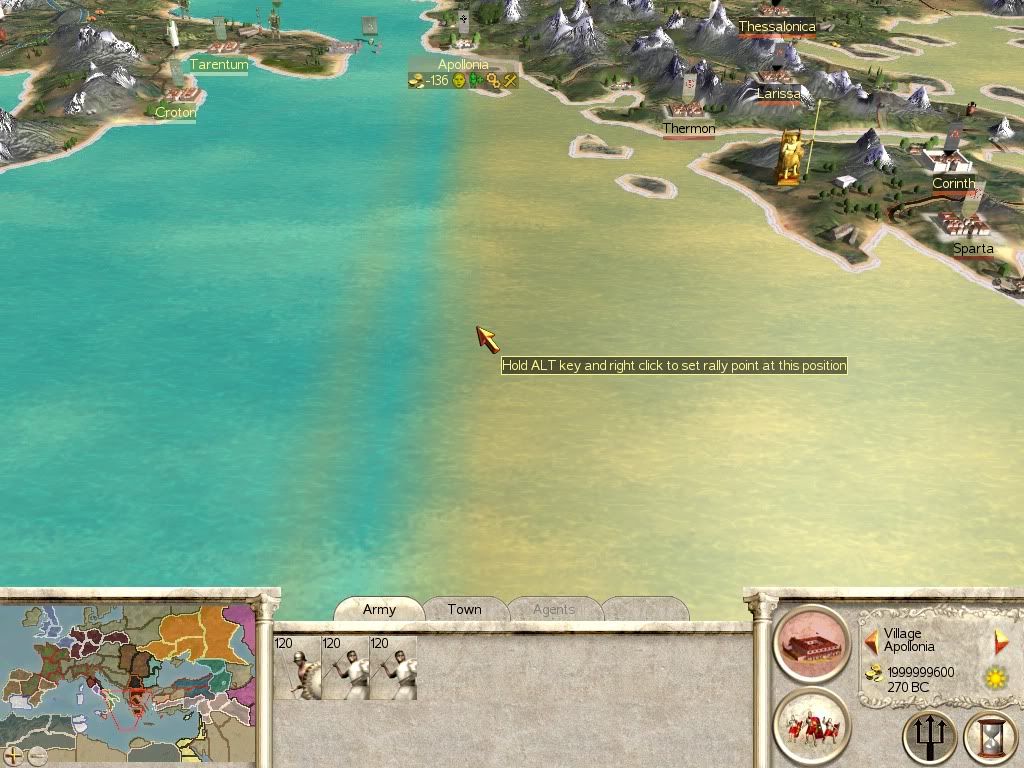
Task: Go to next settlement with right arrow
Action: (x=1001, y=640)
